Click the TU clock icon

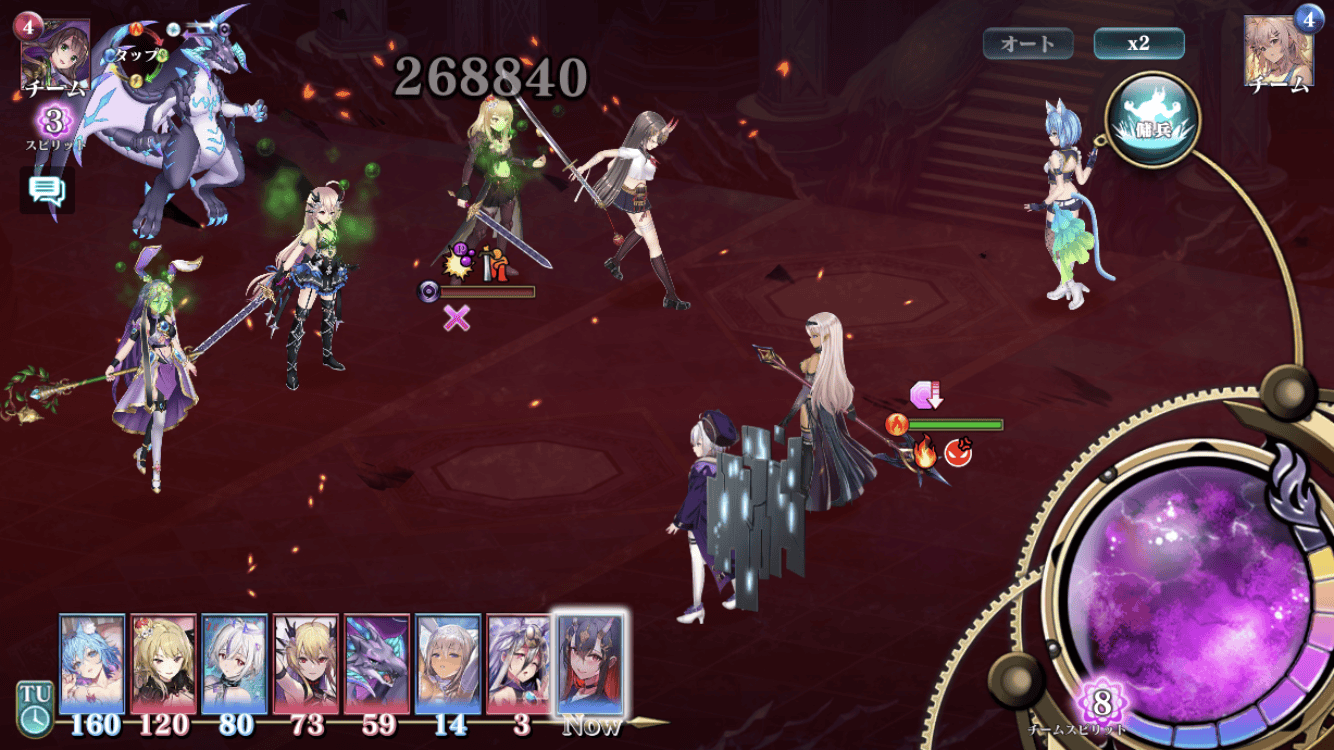point(34,710)
